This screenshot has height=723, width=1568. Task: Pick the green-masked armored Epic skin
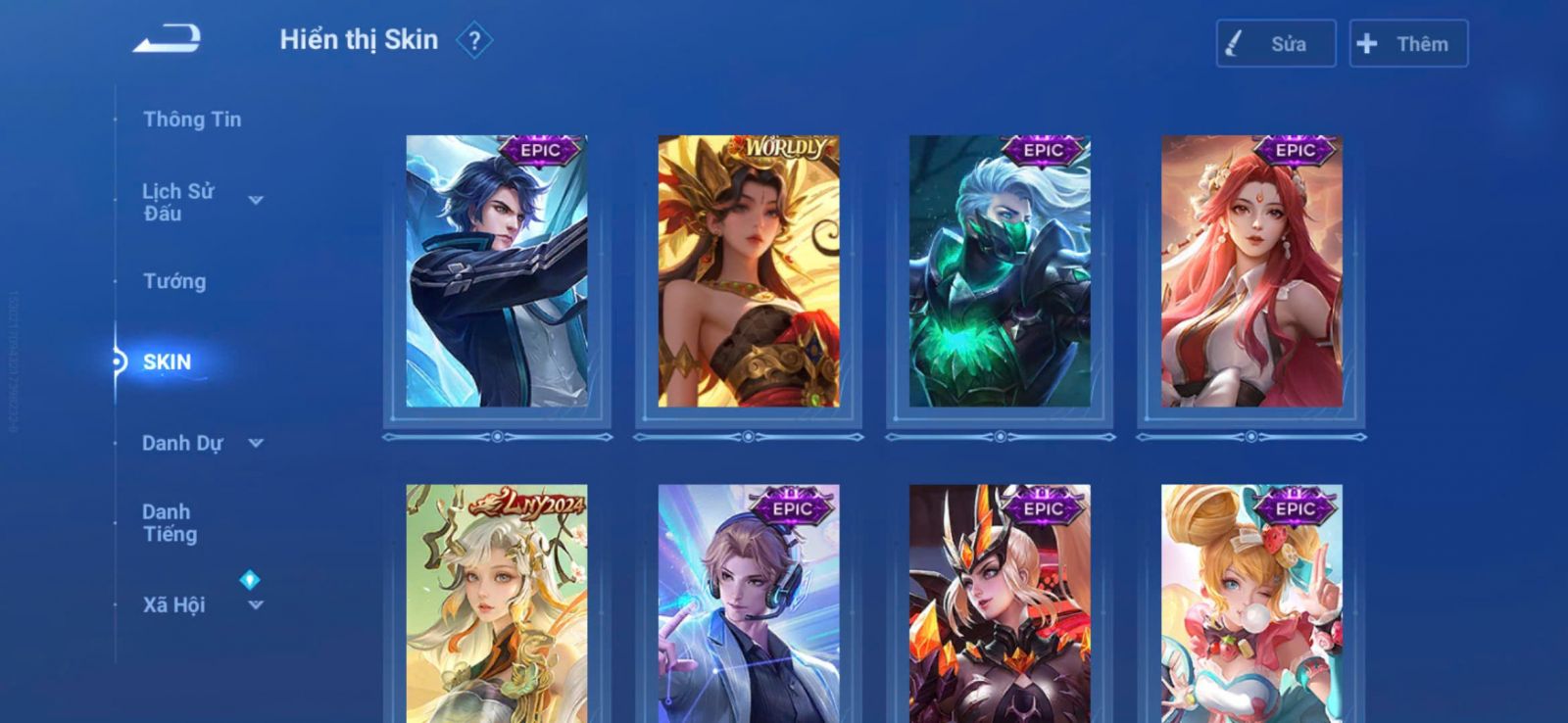click(x=1000, y=271)
